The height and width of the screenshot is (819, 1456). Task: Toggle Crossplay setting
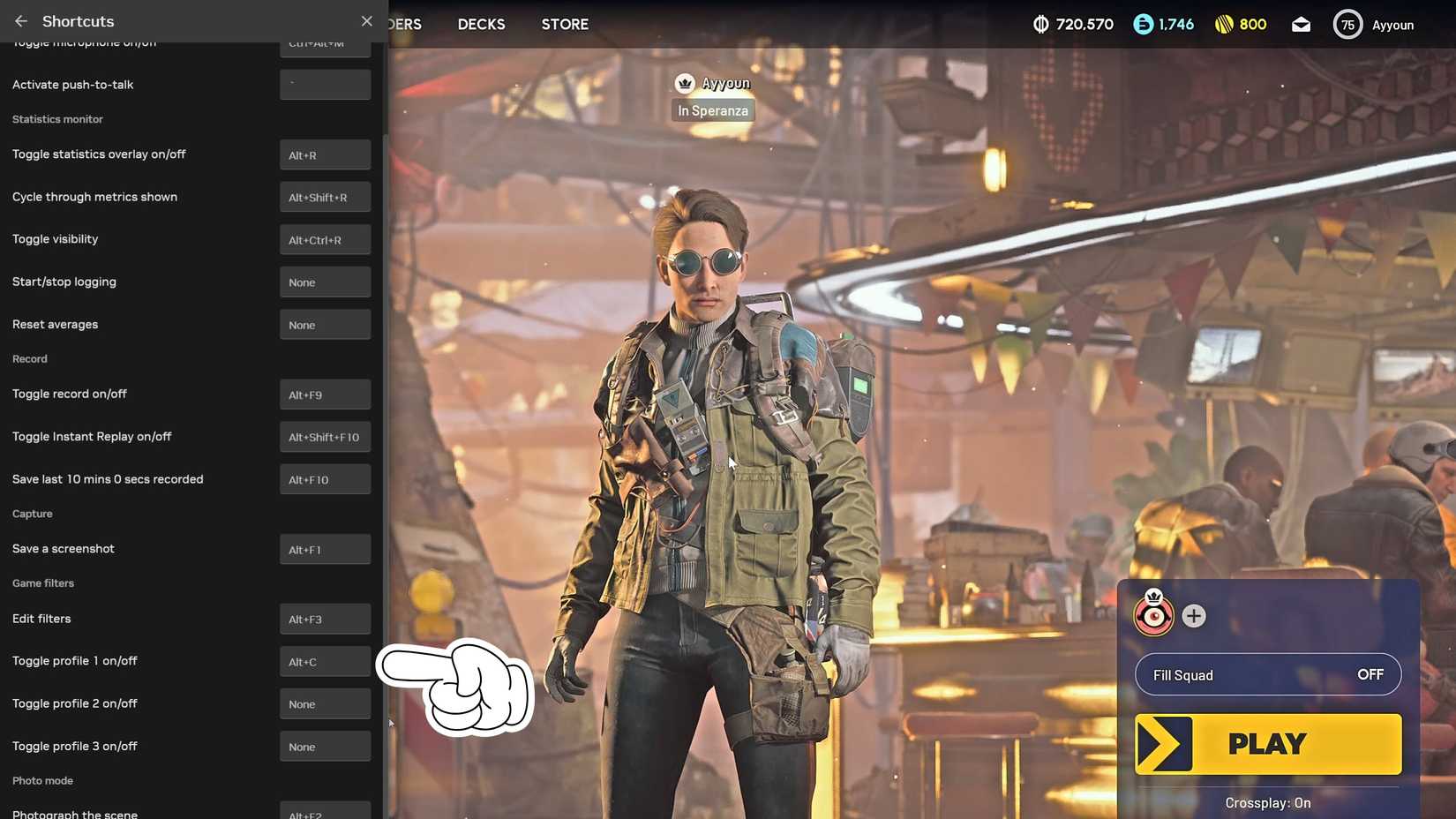[1267, 803]
